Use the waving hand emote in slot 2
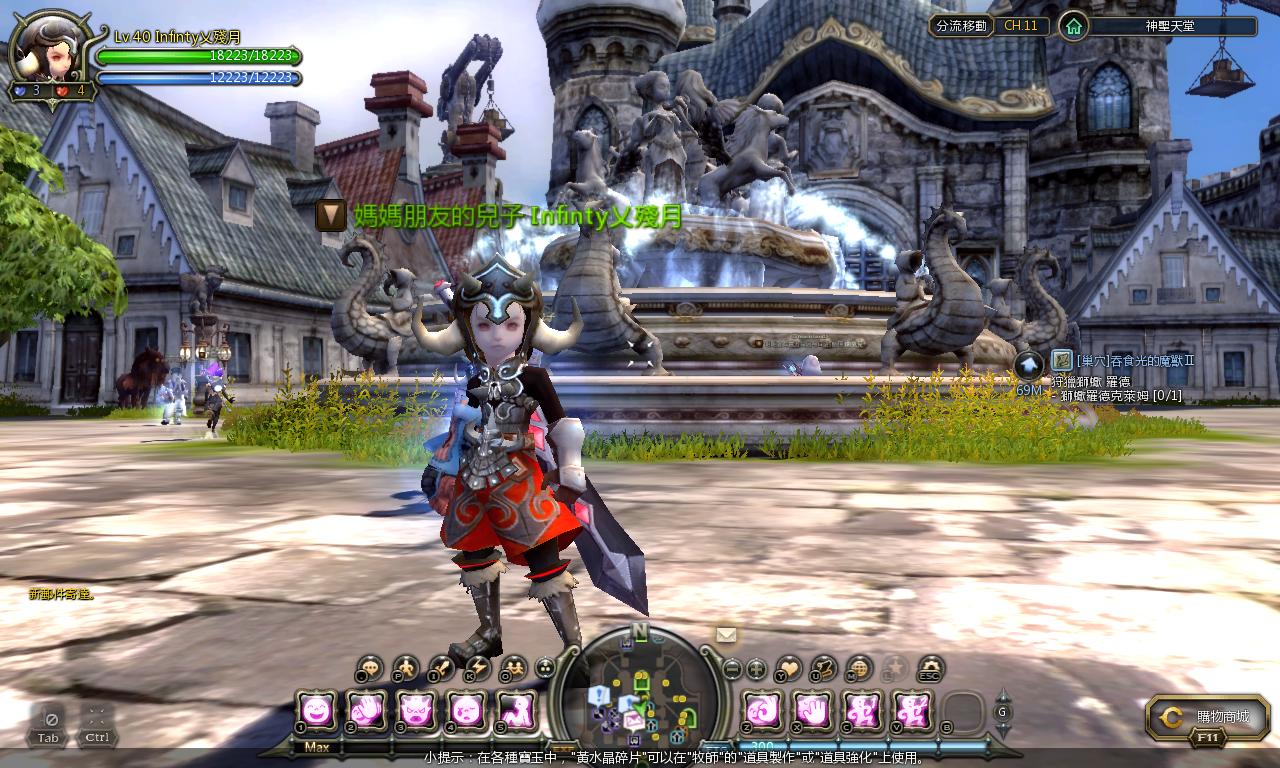The image size is (1280, 768). click(366, 710)
